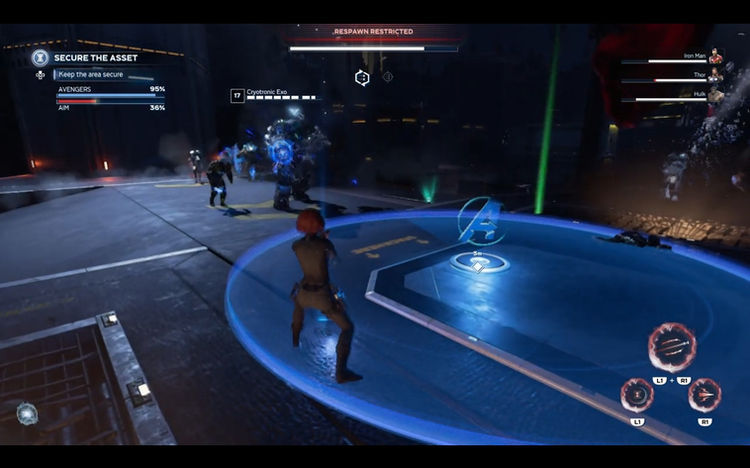The image size is (750, 468).
Task: Select Hulk's teammate portrait
Action: (715, 96)
